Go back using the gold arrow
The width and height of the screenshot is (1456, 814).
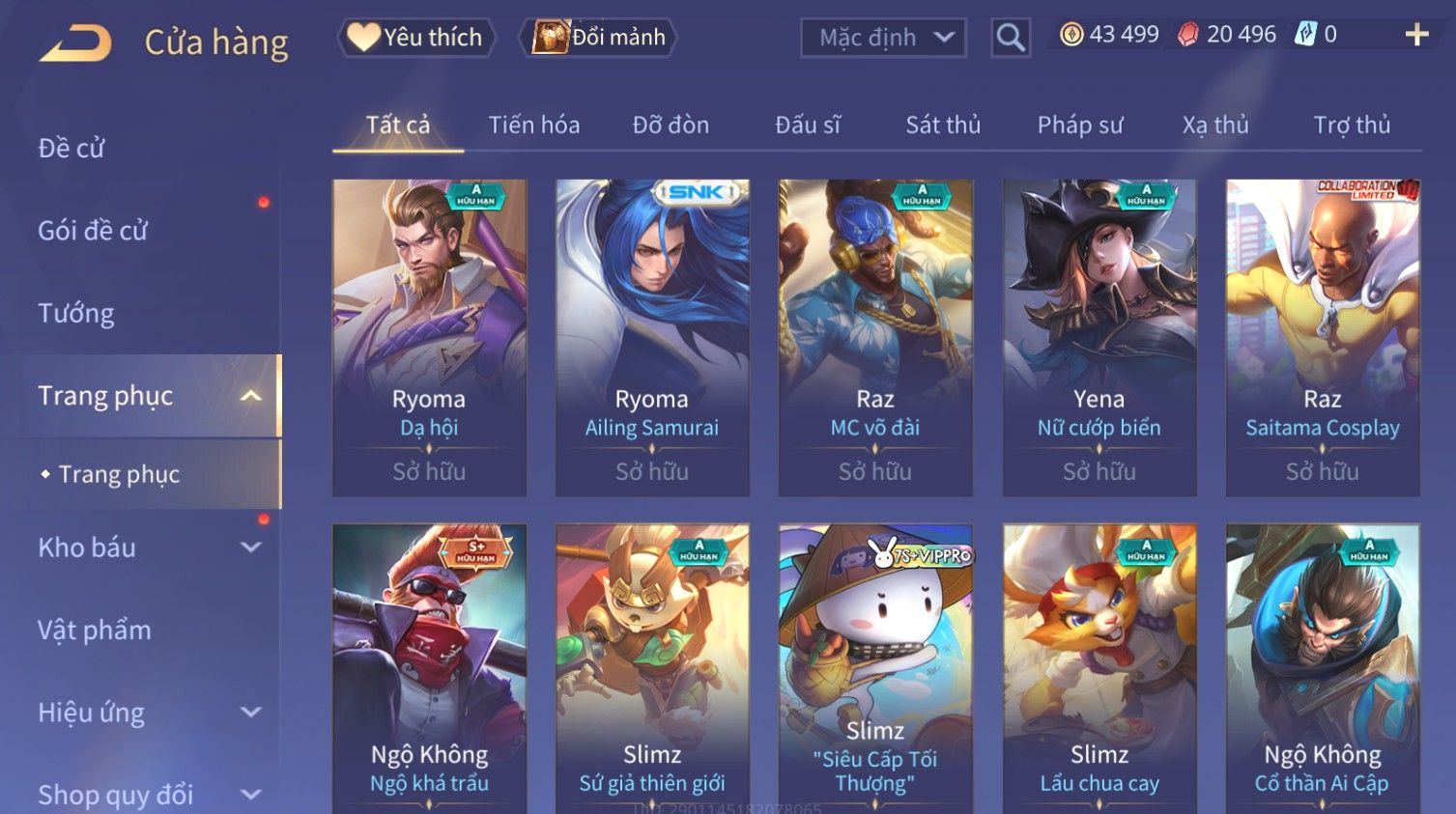(x=75, y=42)
